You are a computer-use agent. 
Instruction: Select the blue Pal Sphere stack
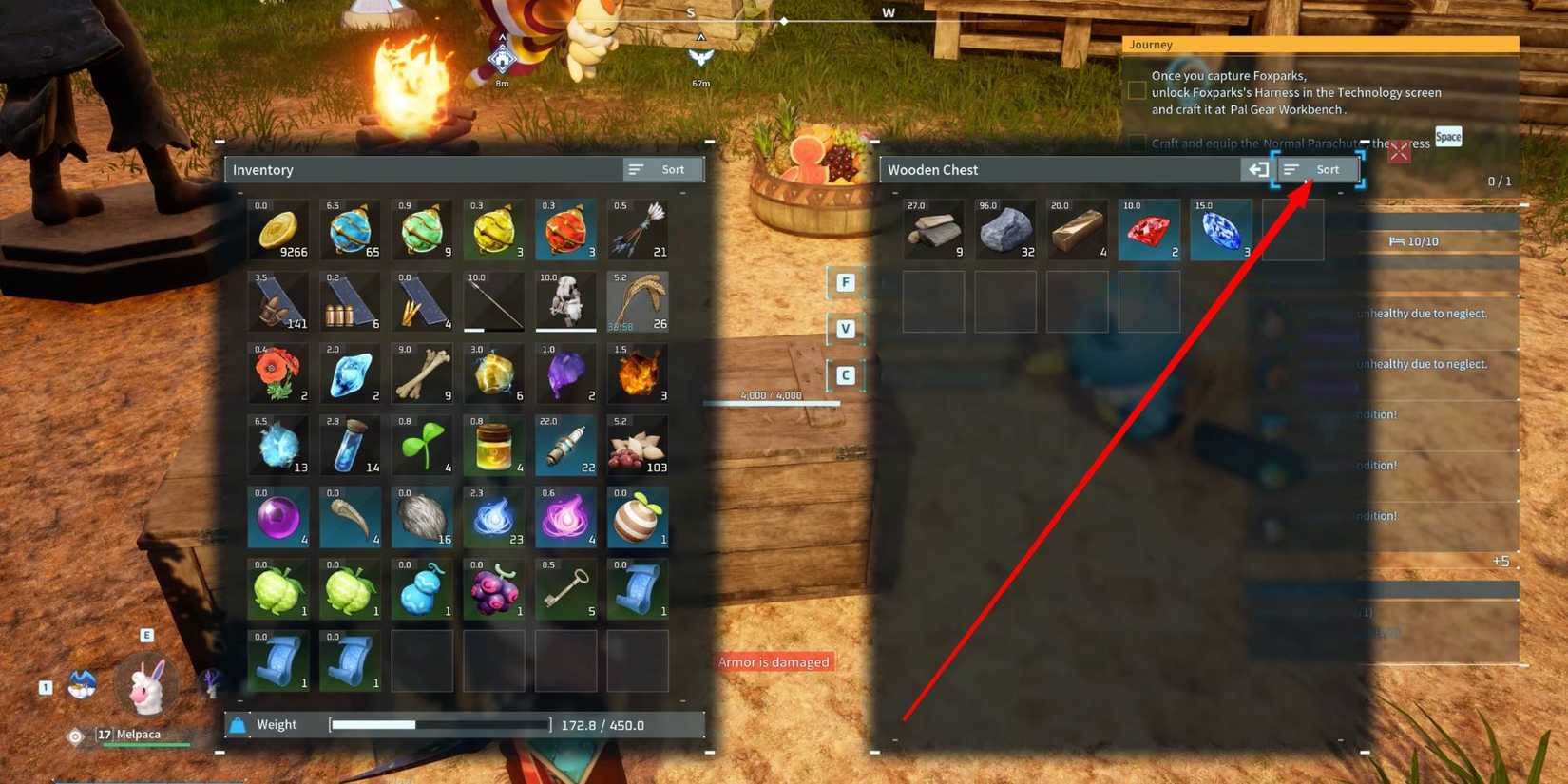click(x=350, y=228)
